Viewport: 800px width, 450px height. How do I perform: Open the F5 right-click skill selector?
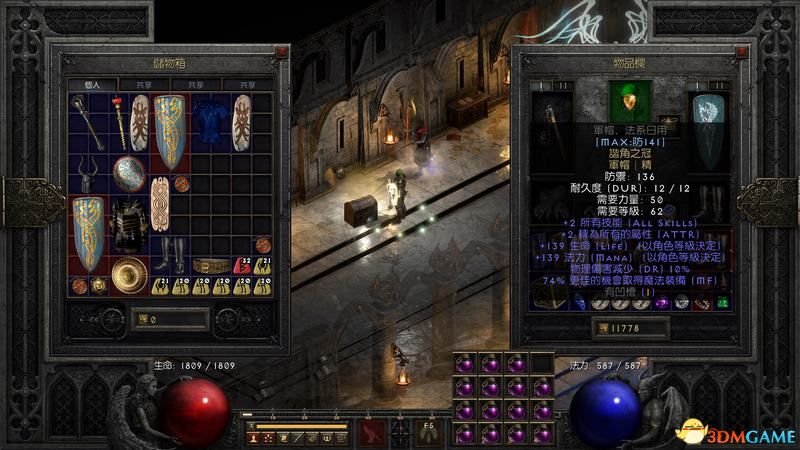click(x=427, y=432)
